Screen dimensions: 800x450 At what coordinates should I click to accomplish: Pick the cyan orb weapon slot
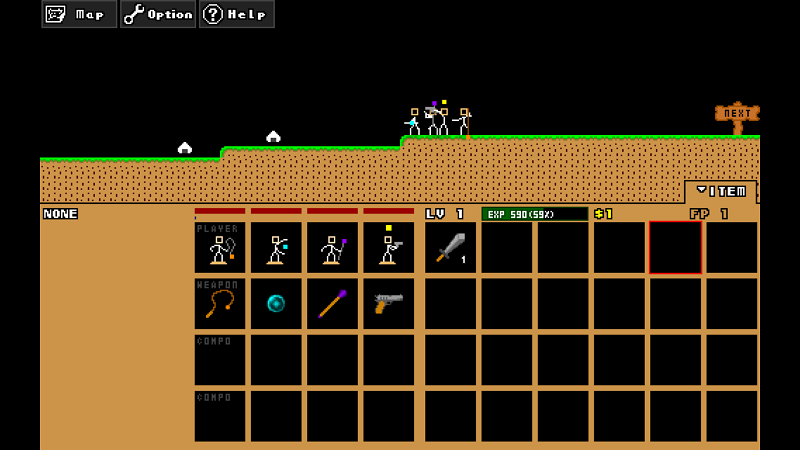coord(276,304)
